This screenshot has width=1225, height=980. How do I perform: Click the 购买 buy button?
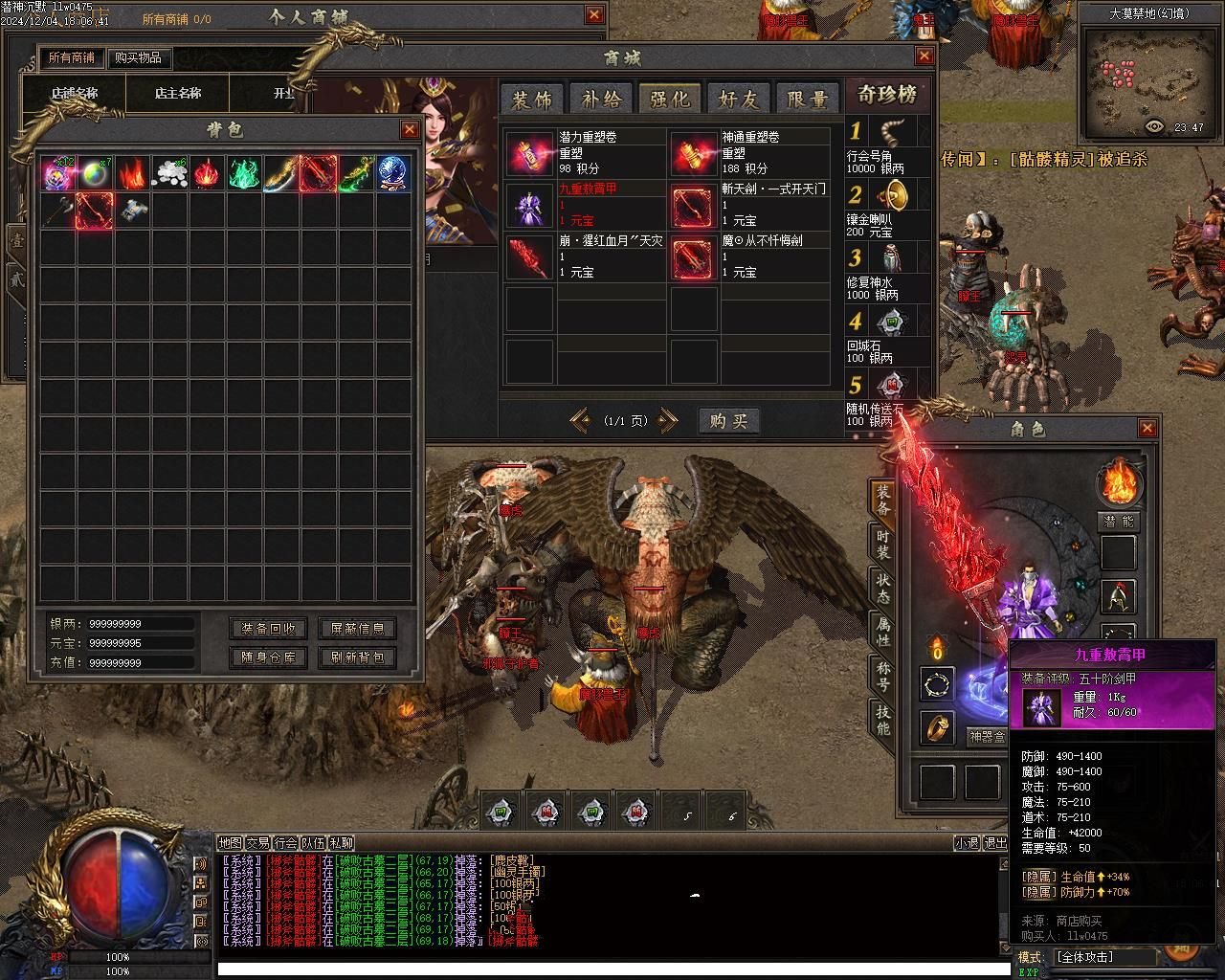[x=728, y=421]
